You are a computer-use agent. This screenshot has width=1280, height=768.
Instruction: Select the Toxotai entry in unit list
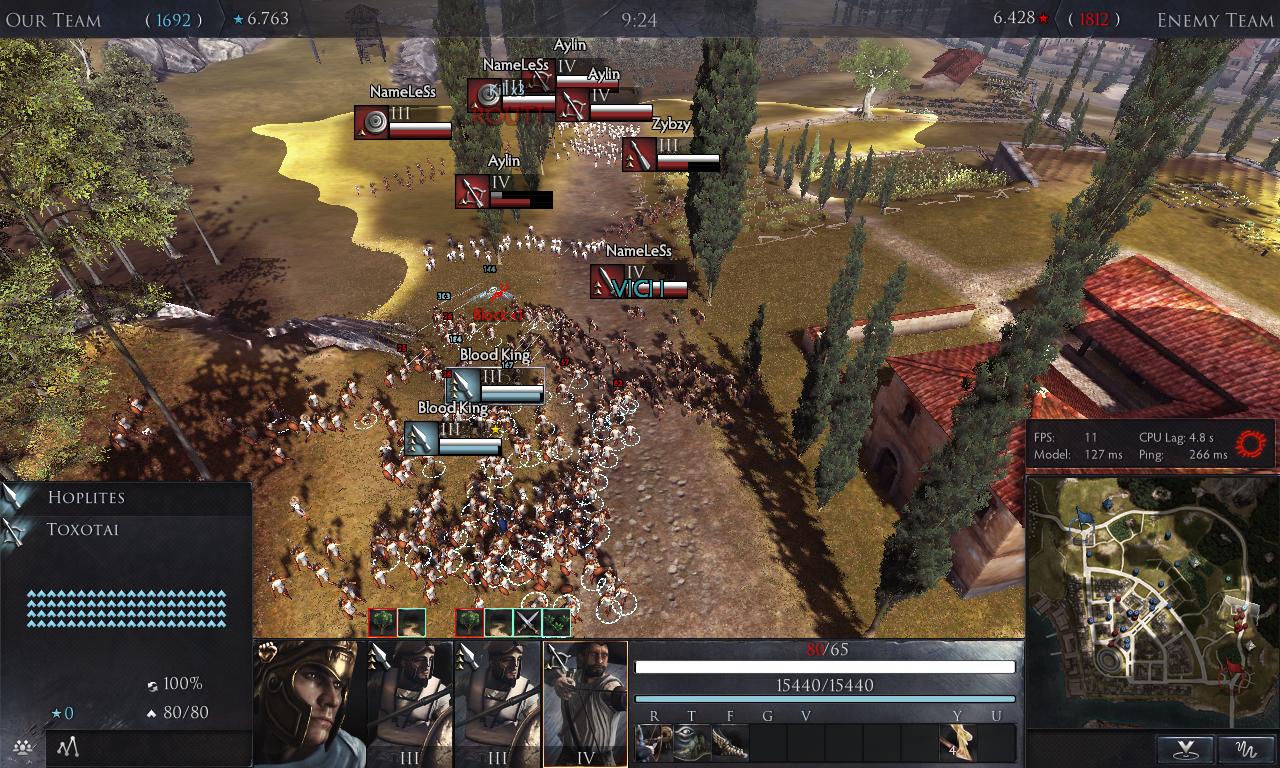tap(82, 529)
